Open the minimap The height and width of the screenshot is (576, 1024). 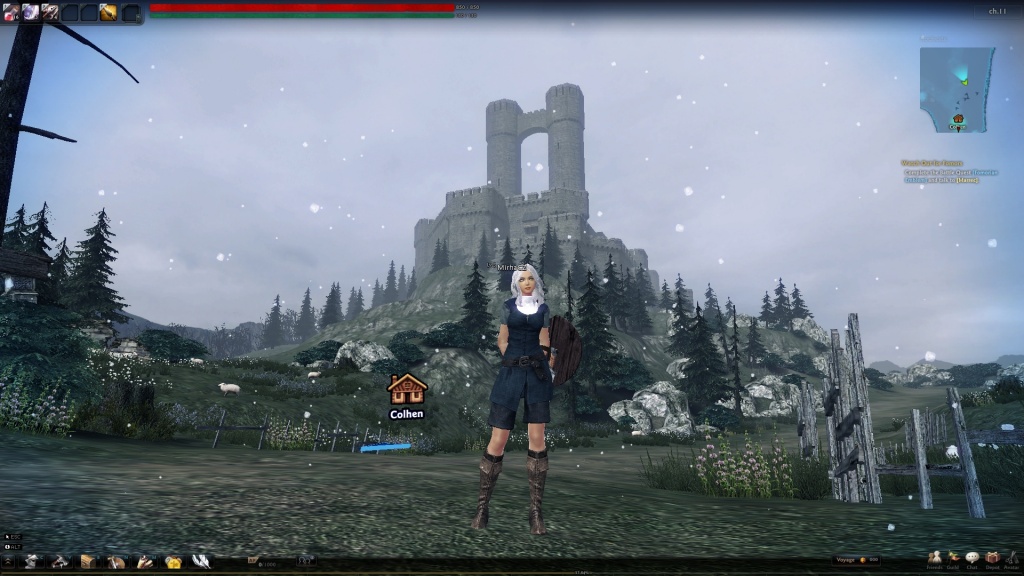point(955,89)
